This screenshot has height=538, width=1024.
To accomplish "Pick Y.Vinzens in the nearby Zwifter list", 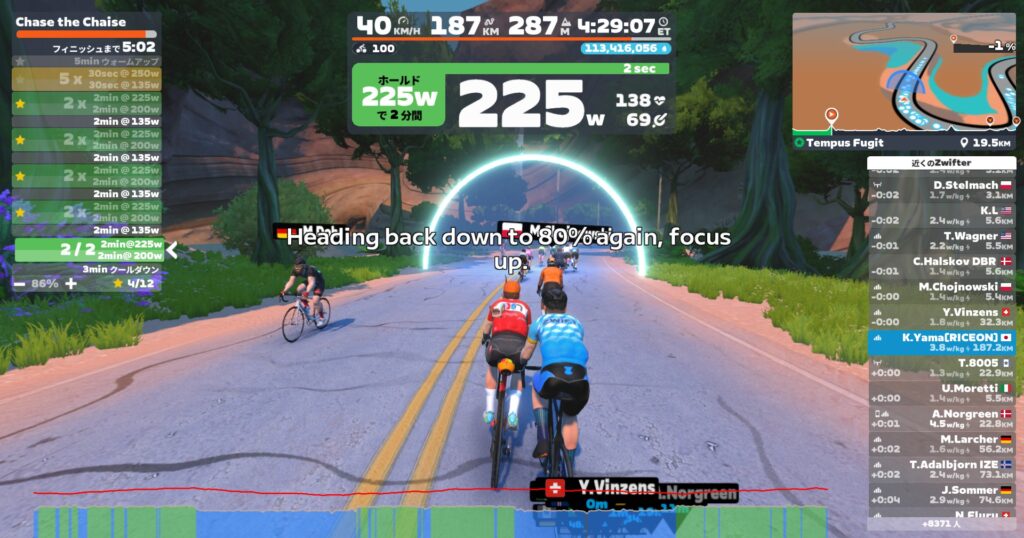I will pyautogui.click(x=941, y=317).
